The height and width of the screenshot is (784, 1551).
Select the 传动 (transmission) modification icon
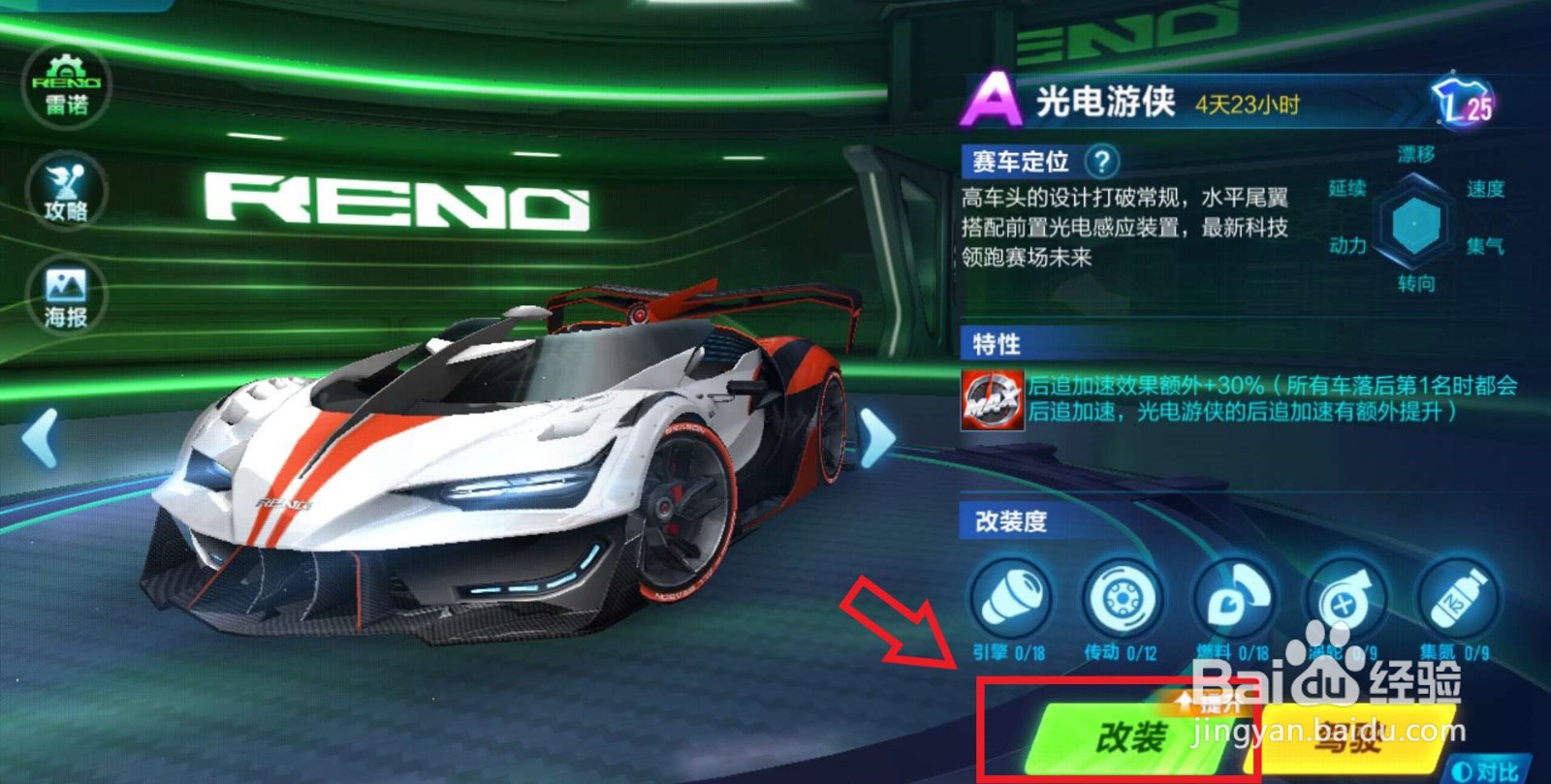tap(1121, 598)
